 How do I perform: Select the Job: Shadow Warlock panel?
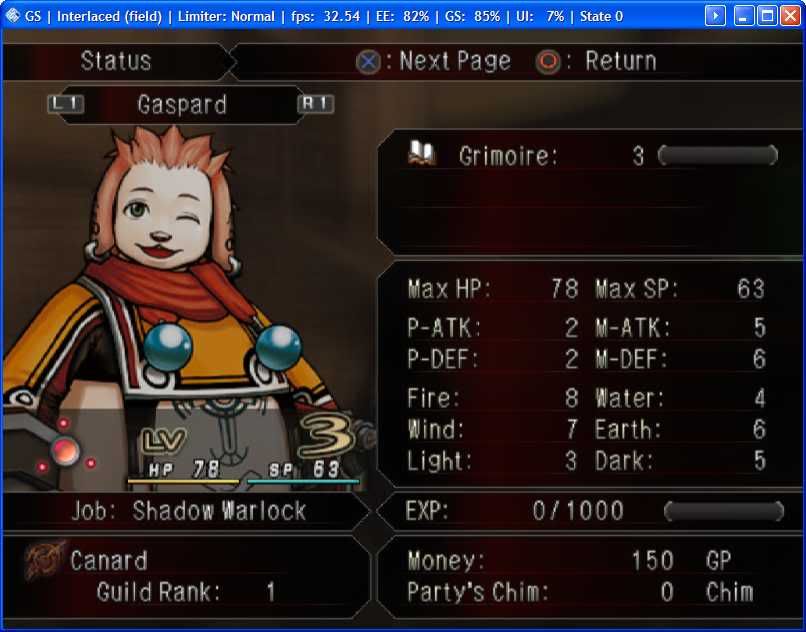point(188,511)
